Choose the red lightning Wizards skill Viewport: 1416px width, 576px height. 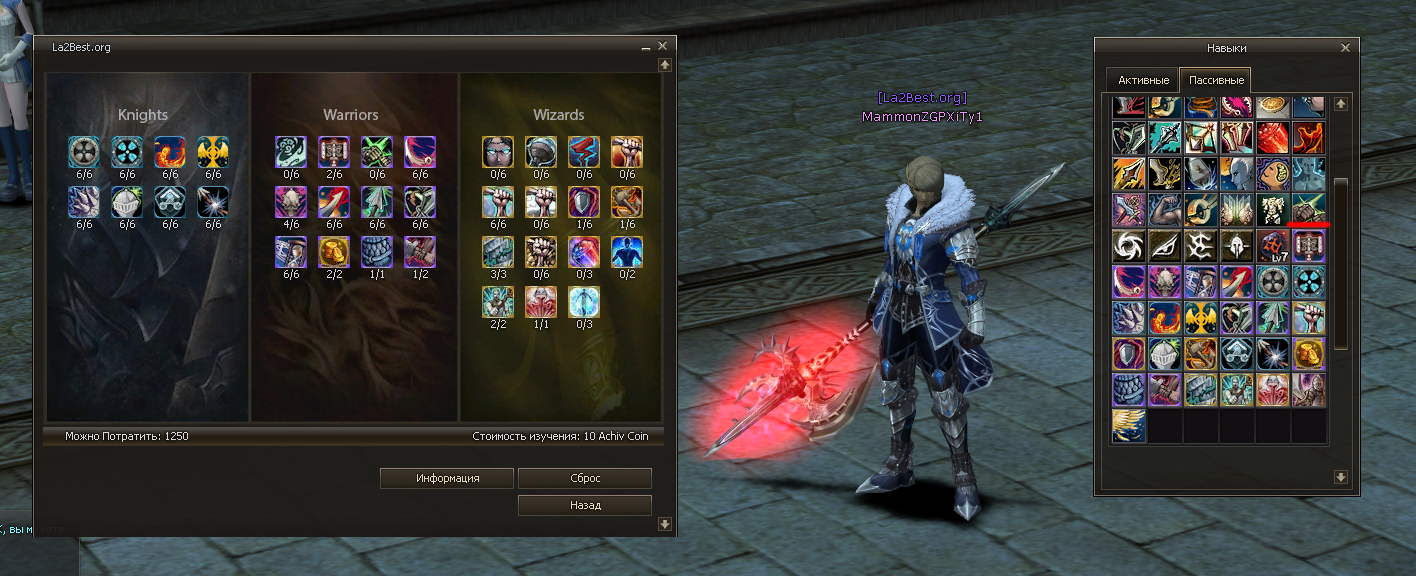pyautogui.click(x=584, y=152)
